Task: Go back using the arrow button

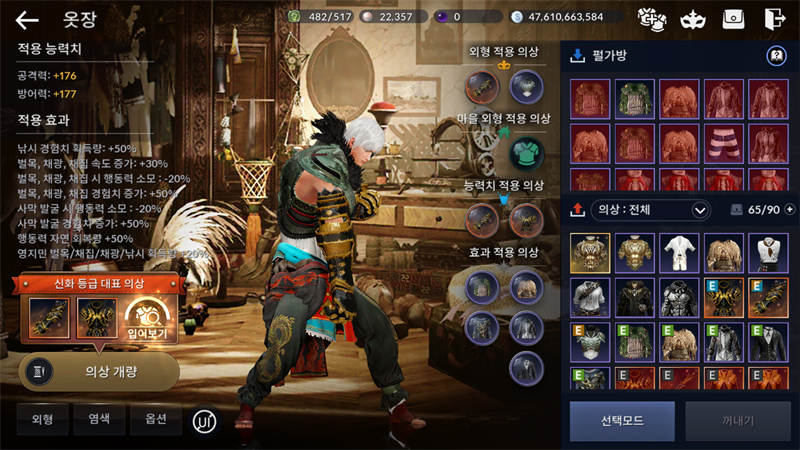Action: tap(27, 19)
